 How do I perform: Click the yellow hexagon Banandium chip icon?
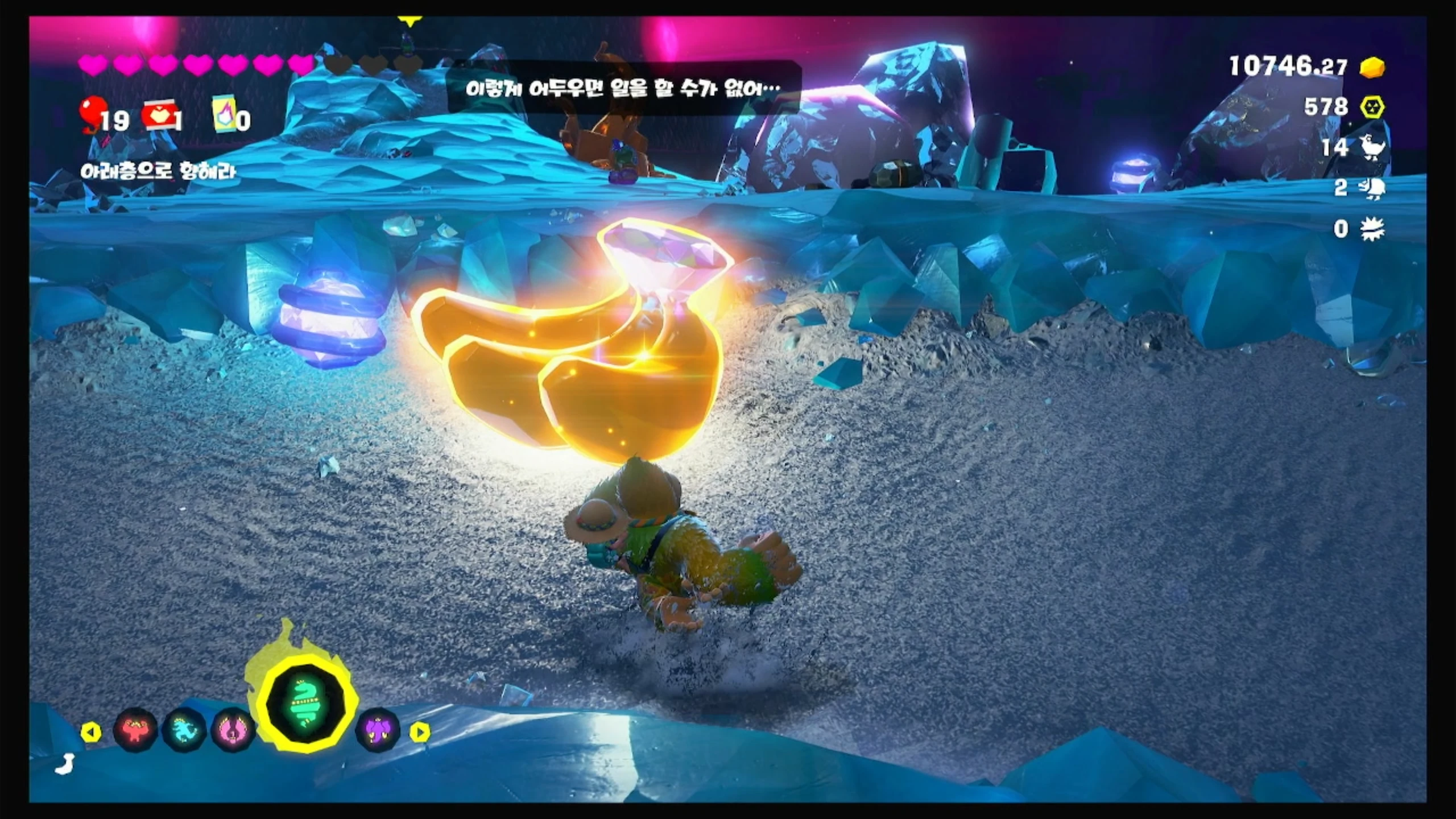(1372, 107)
